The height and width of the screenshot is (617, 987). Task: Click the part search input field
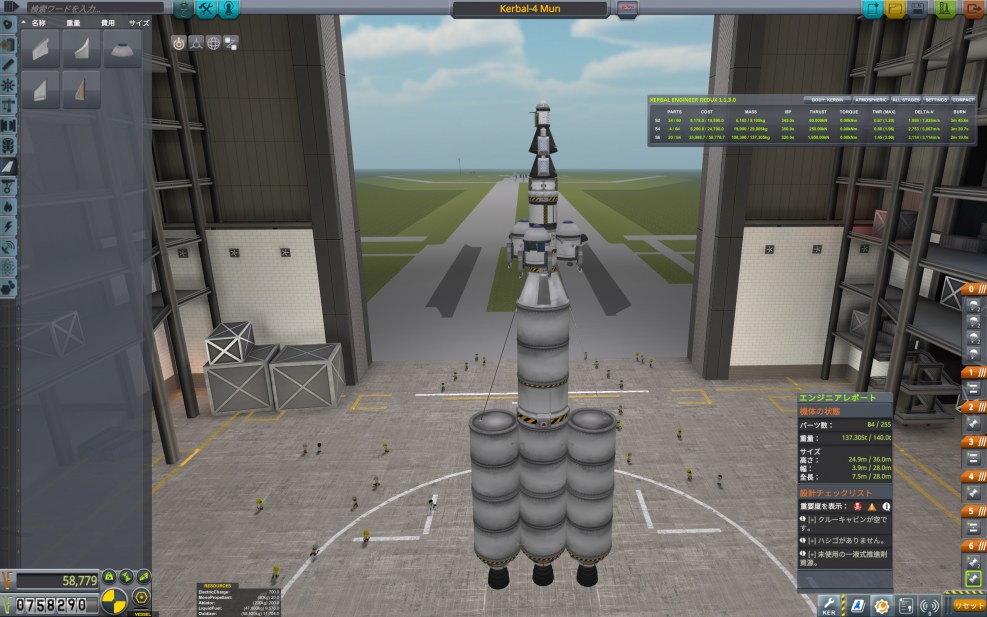tap(85, 7)
